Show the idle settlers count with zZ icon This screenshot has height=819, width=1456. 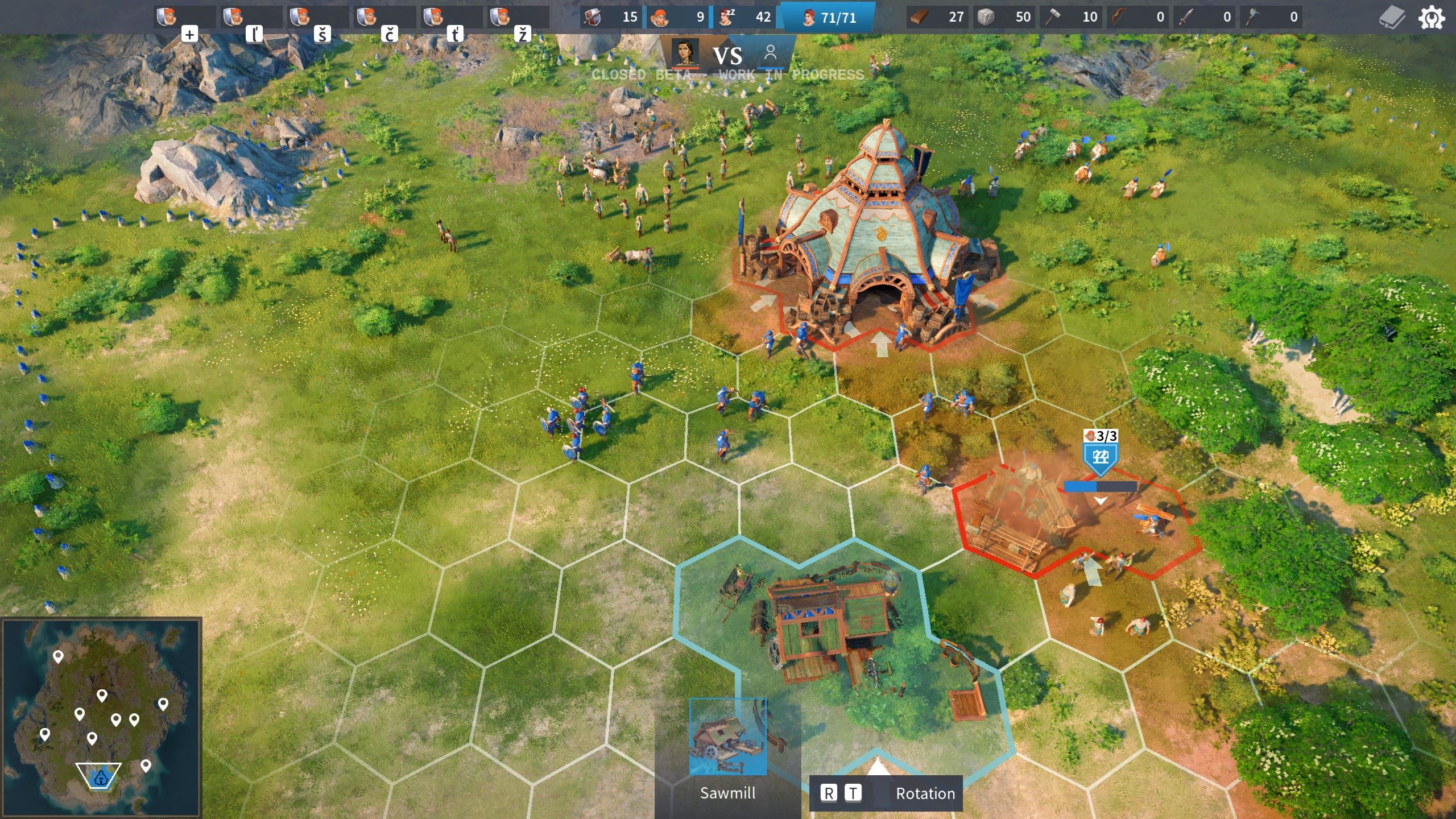click(x=744, y=17)
